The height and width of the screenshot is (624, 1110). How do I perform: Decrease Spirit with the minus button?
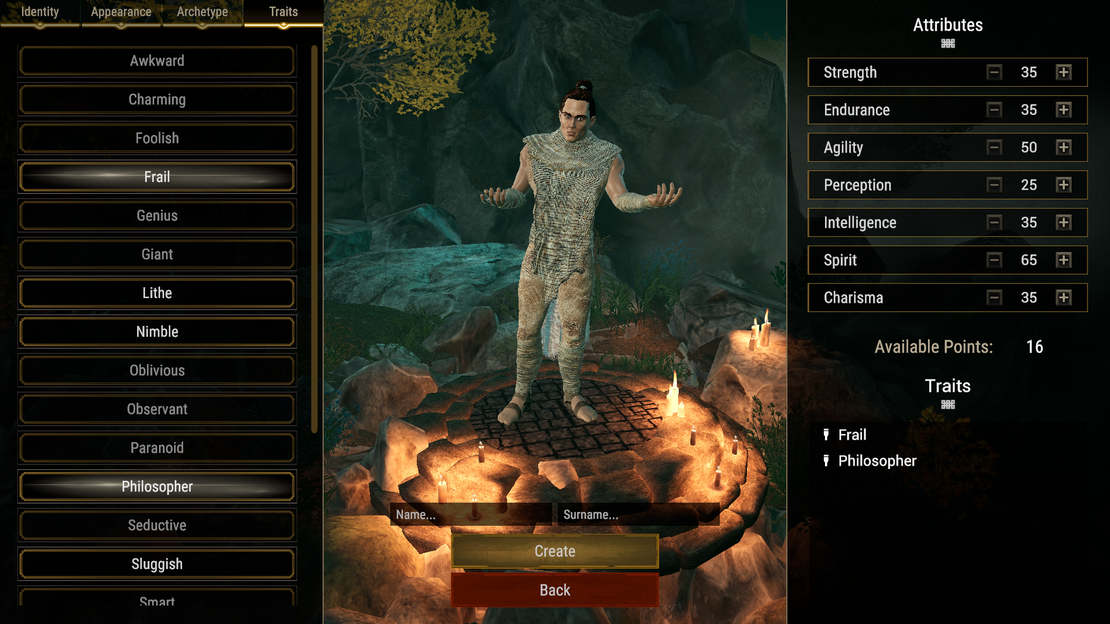pos(994,260)
